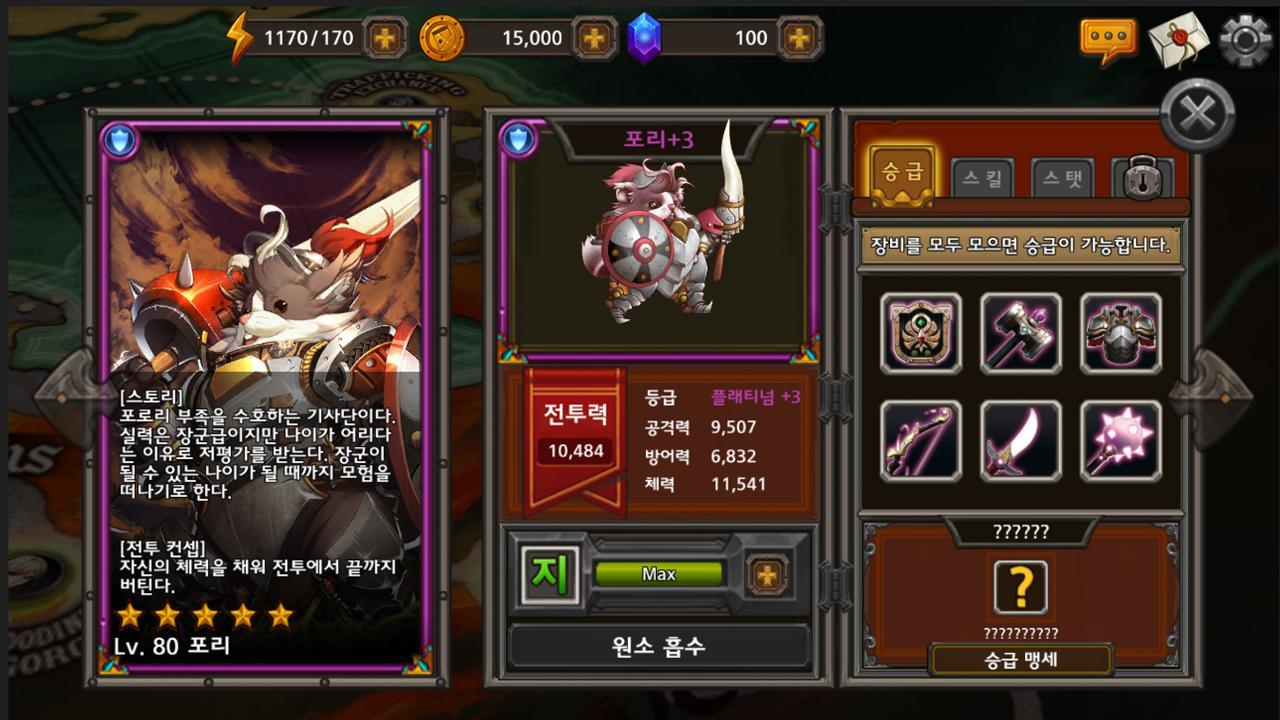This screenshot has width=1280, height=720.
Task: Tap the 승급 맹세 button
Action: (x=1021, y=660)
